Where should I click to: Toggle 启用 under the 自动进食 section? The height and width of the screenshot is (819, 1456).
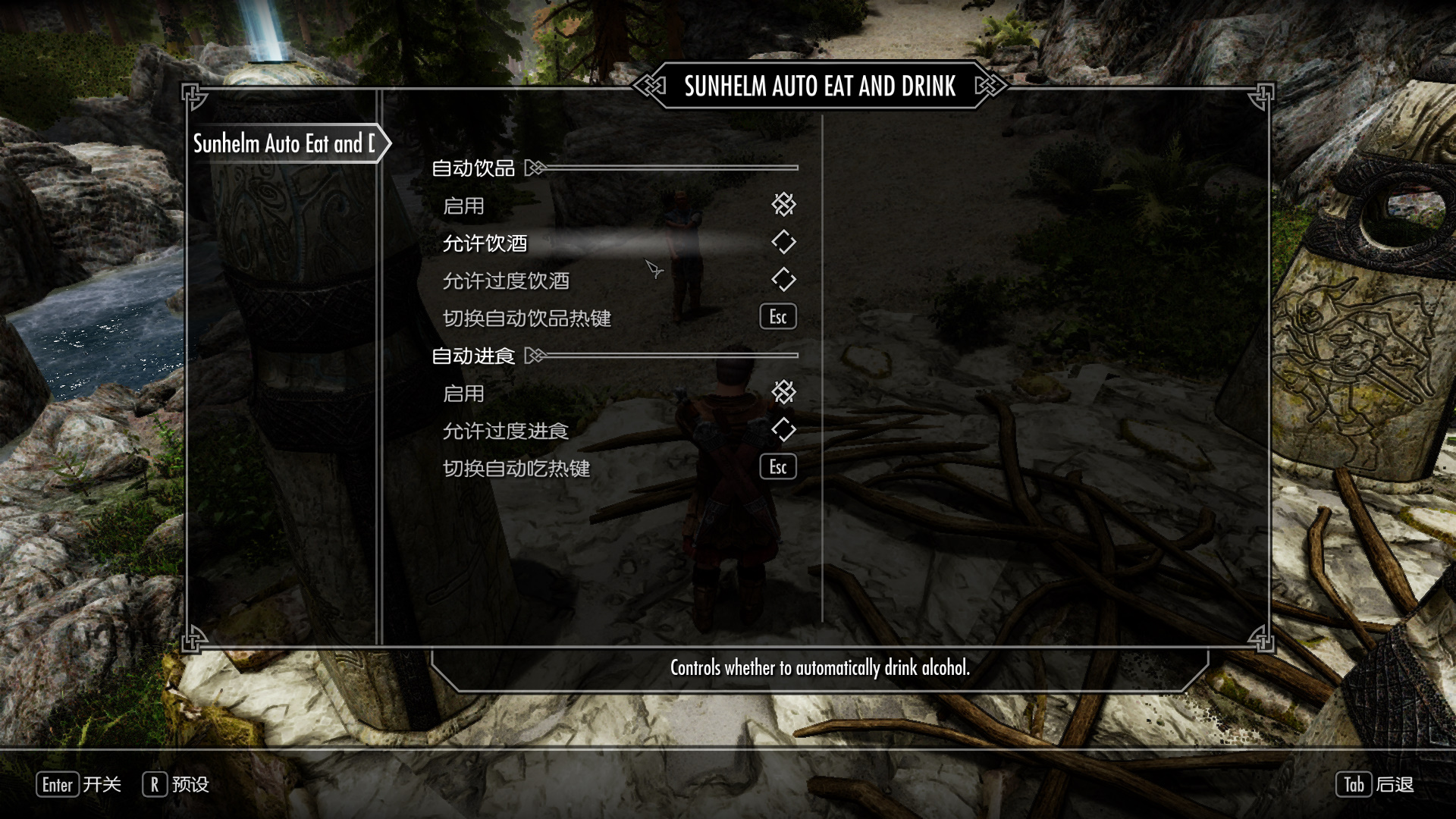pyautogui.click(x=783, y=392)
